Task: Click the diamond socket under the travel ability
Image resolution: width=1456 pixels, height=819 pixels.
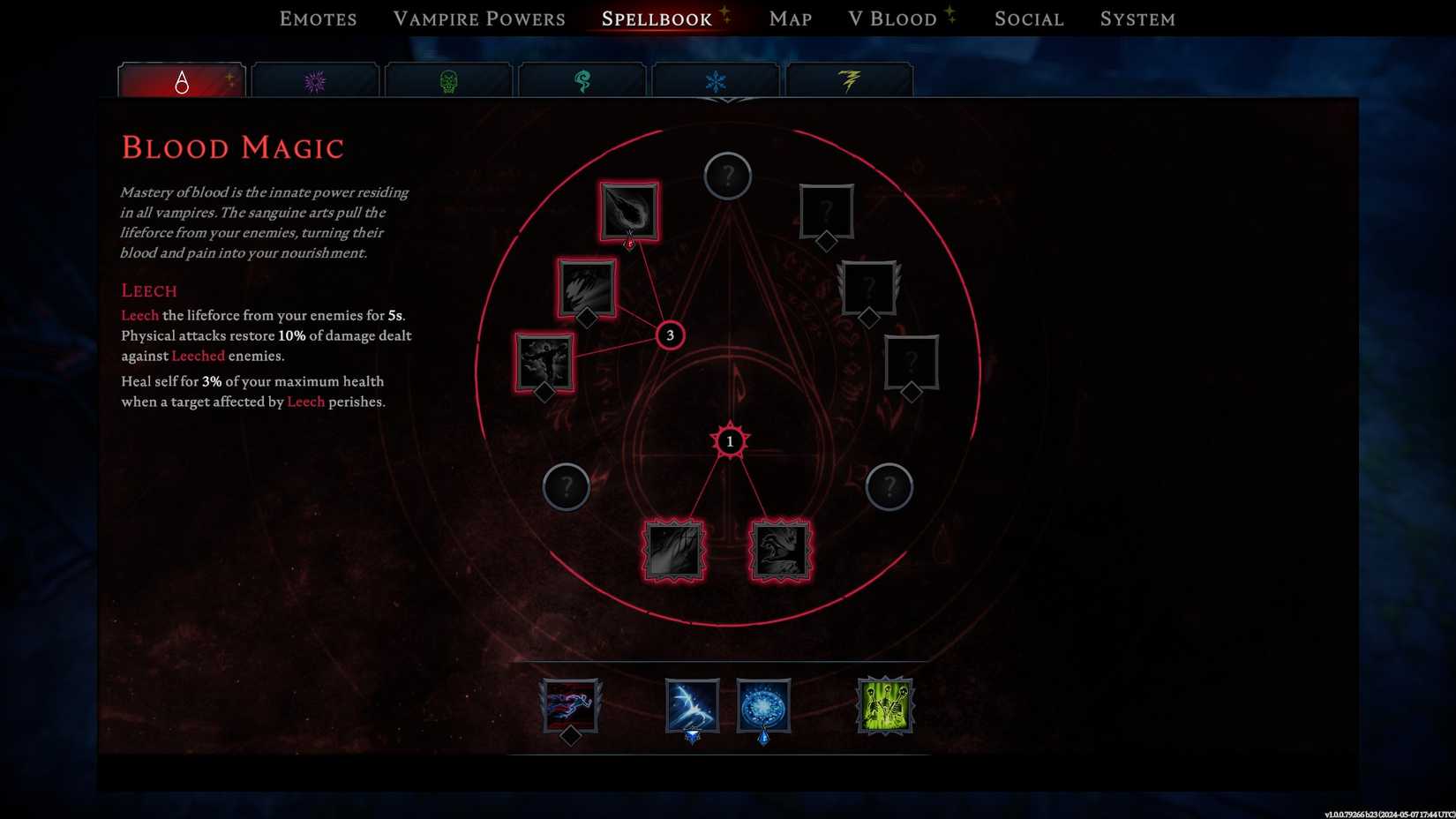Action: 570,734
